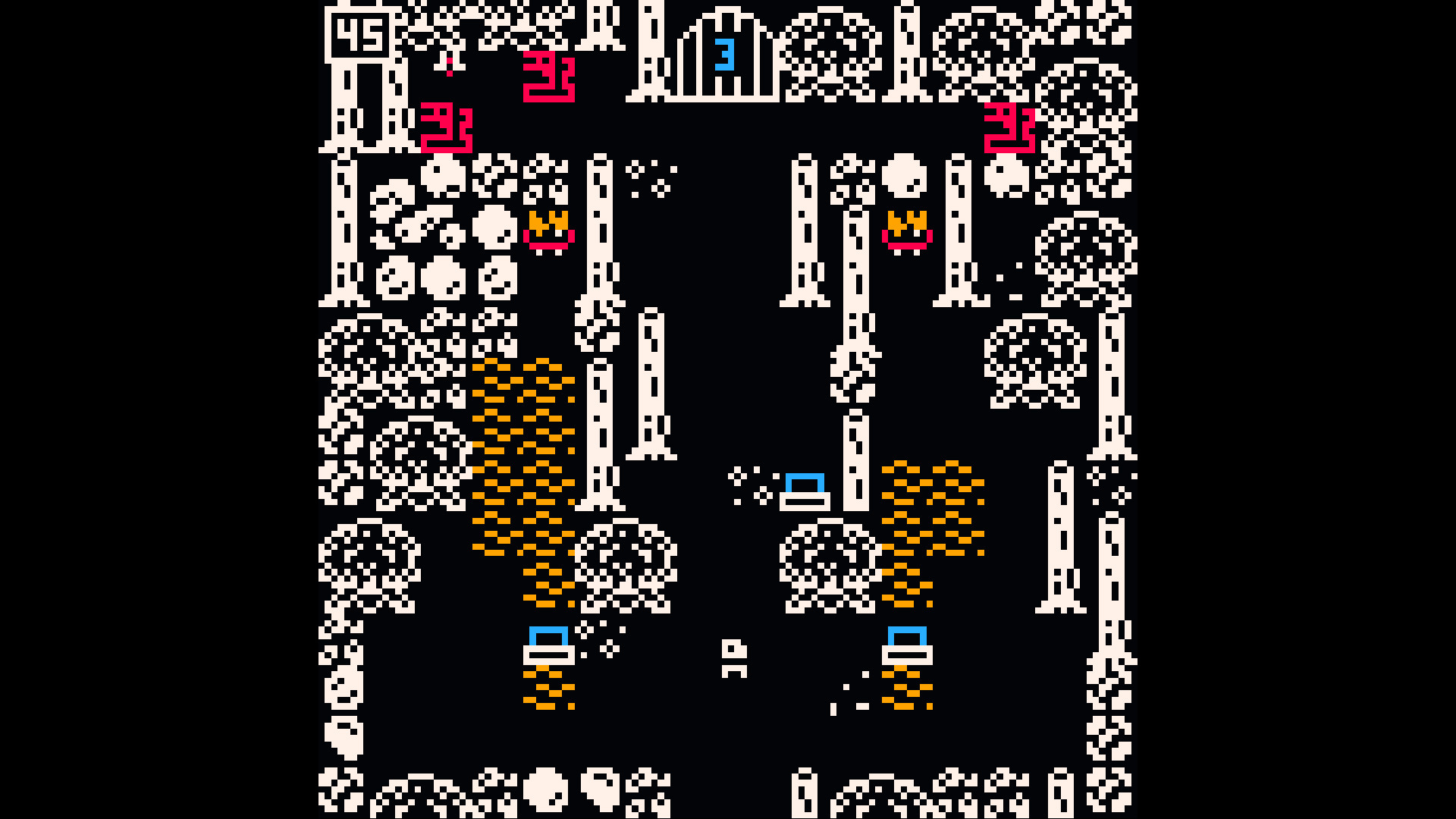Click the blue number 3 on the gate

point(726,53)
